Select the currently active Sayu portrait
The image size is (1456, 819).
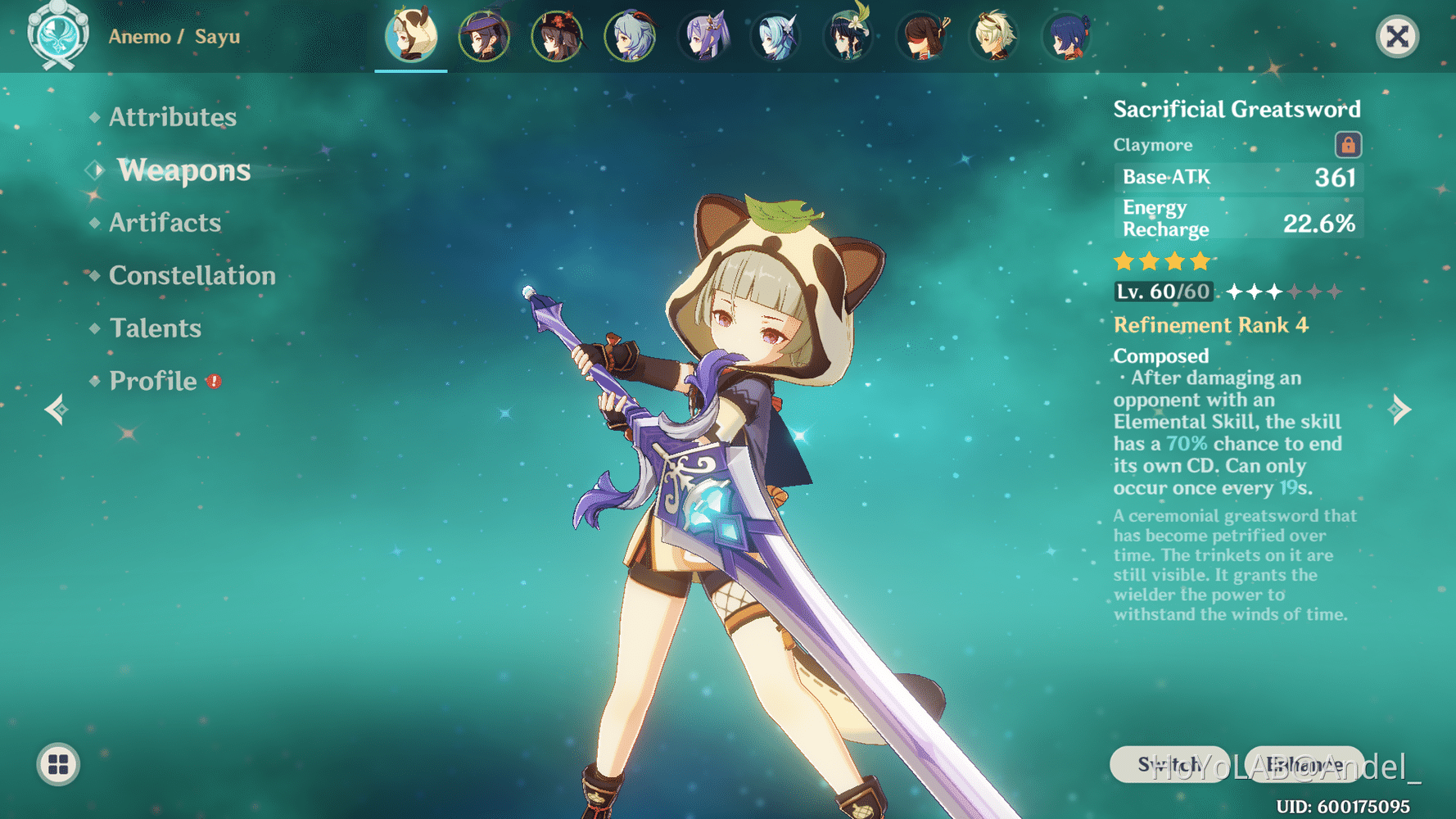tap(411, 36)
